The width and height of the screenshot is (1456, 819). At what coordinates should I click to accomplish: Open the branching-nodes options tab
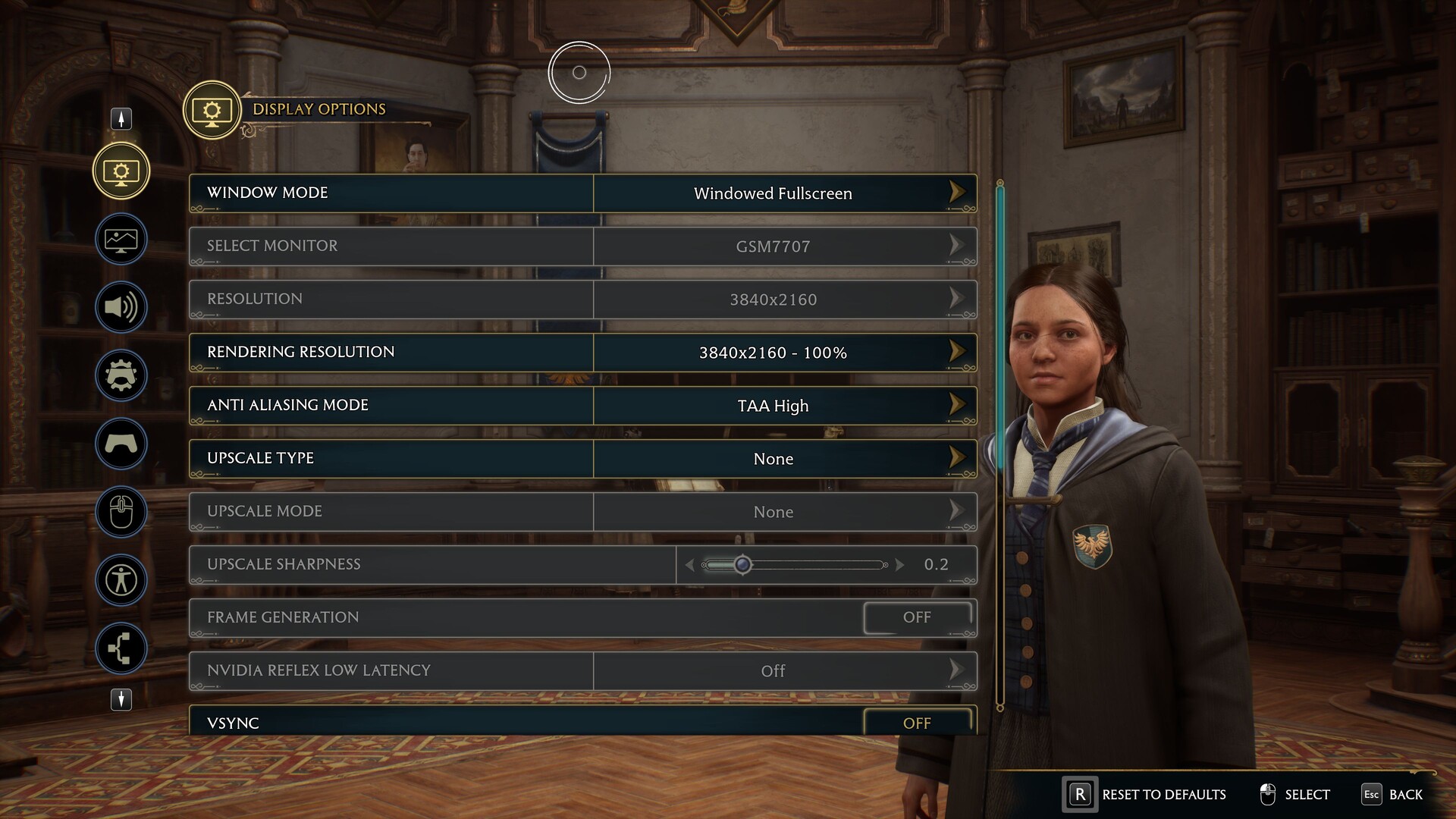[121, 648]
